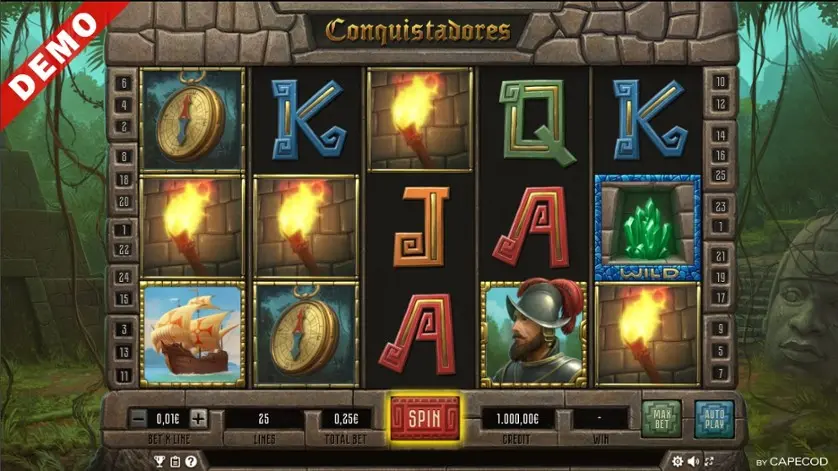
Task: Select payline number 6 marker
Action: point(125,84)
